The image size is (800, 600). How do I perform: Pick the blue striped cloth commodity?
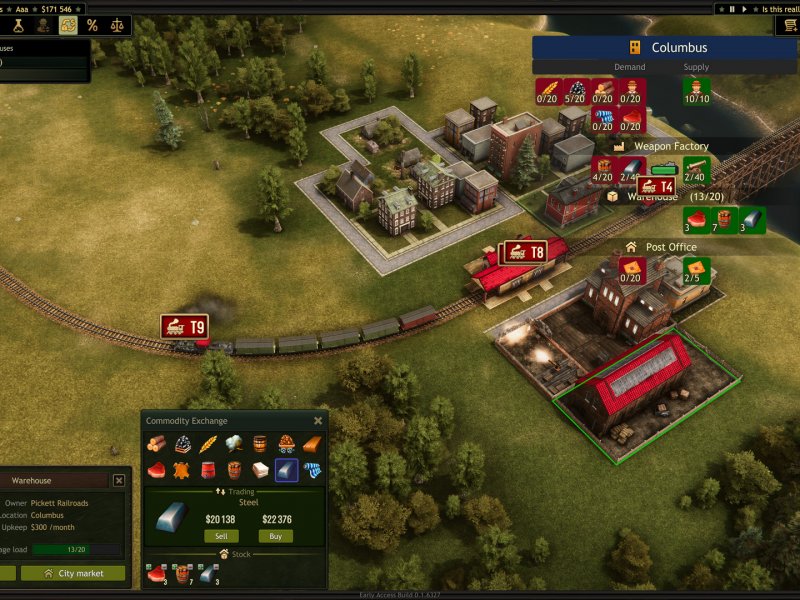[312, 470]
